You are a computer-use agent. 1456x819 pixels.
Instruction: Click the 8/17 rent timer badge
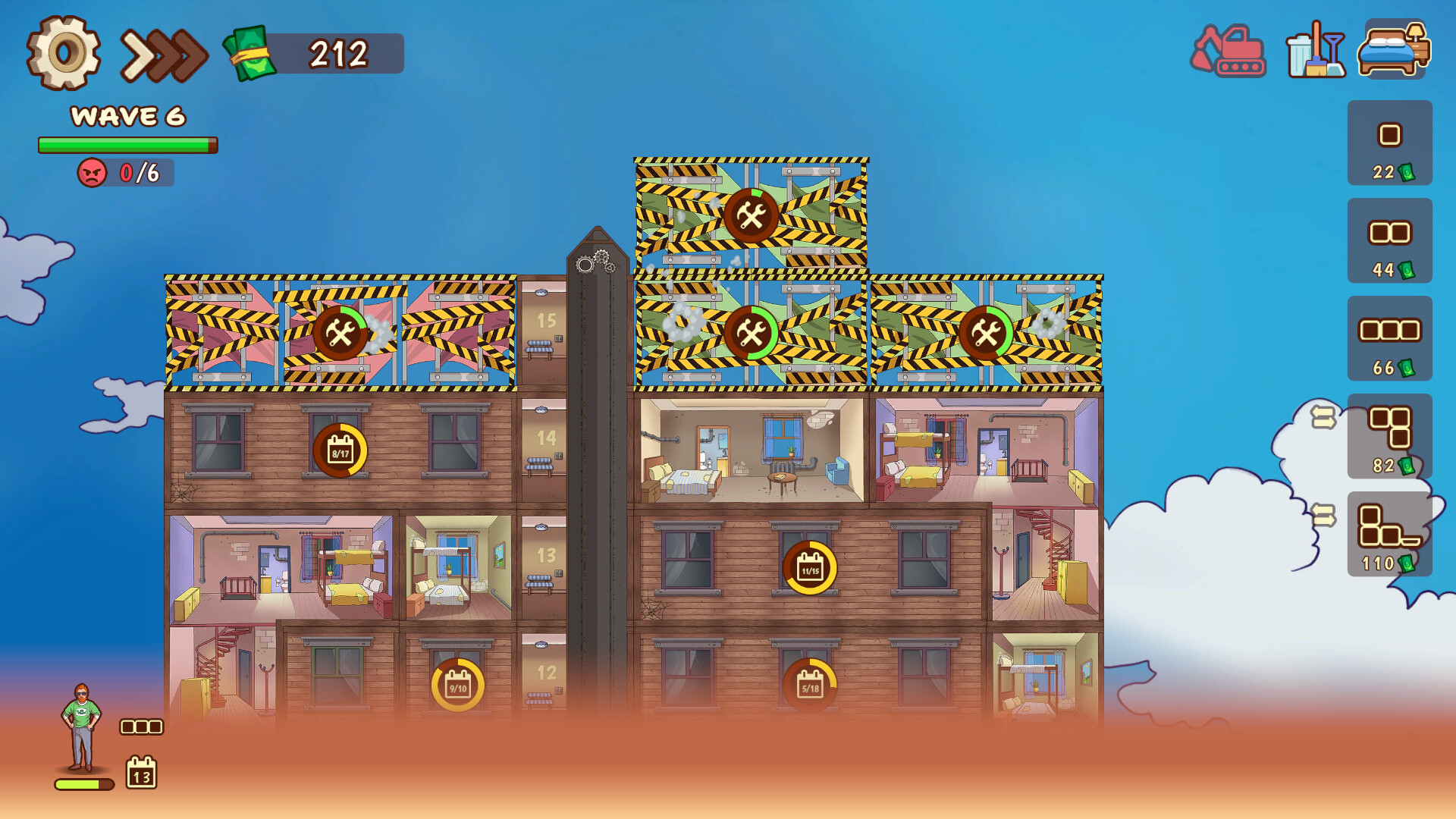point(340,451)
